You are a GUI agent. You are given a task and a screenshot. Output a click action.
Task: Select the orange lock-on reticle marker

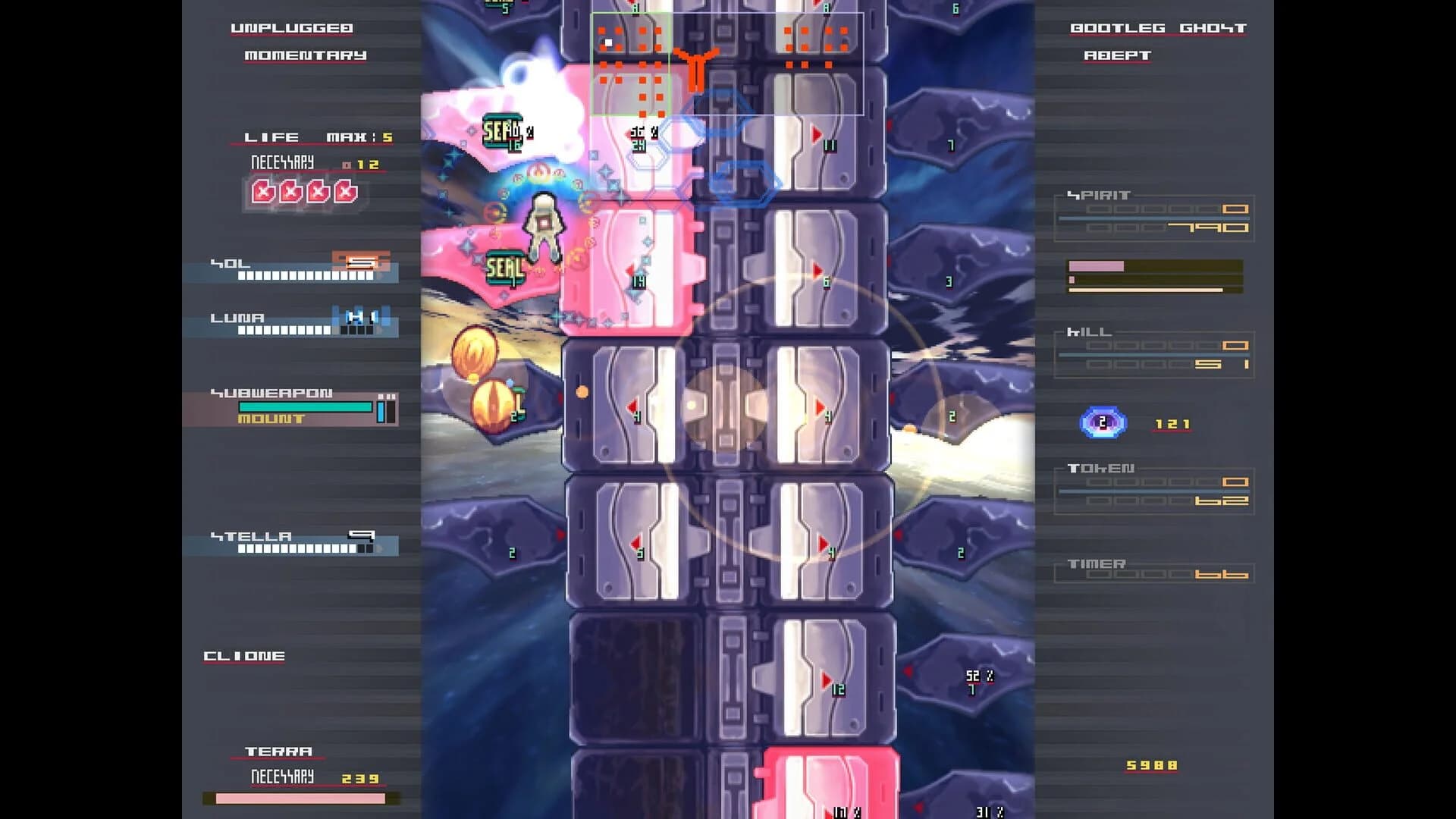(x=698, y=68)
